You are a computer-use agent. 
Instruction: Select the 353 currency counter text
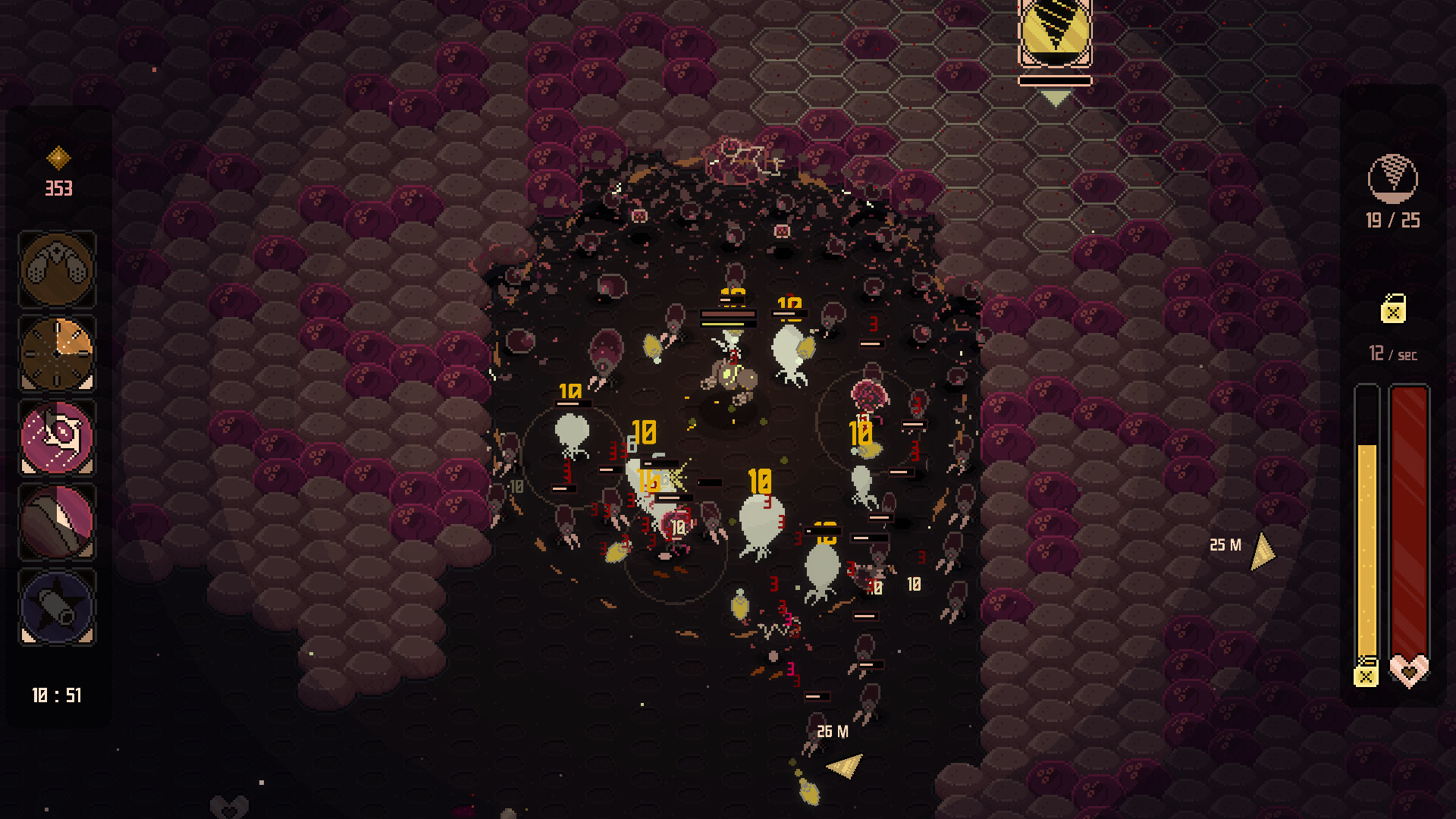click(x=59, y=189)
